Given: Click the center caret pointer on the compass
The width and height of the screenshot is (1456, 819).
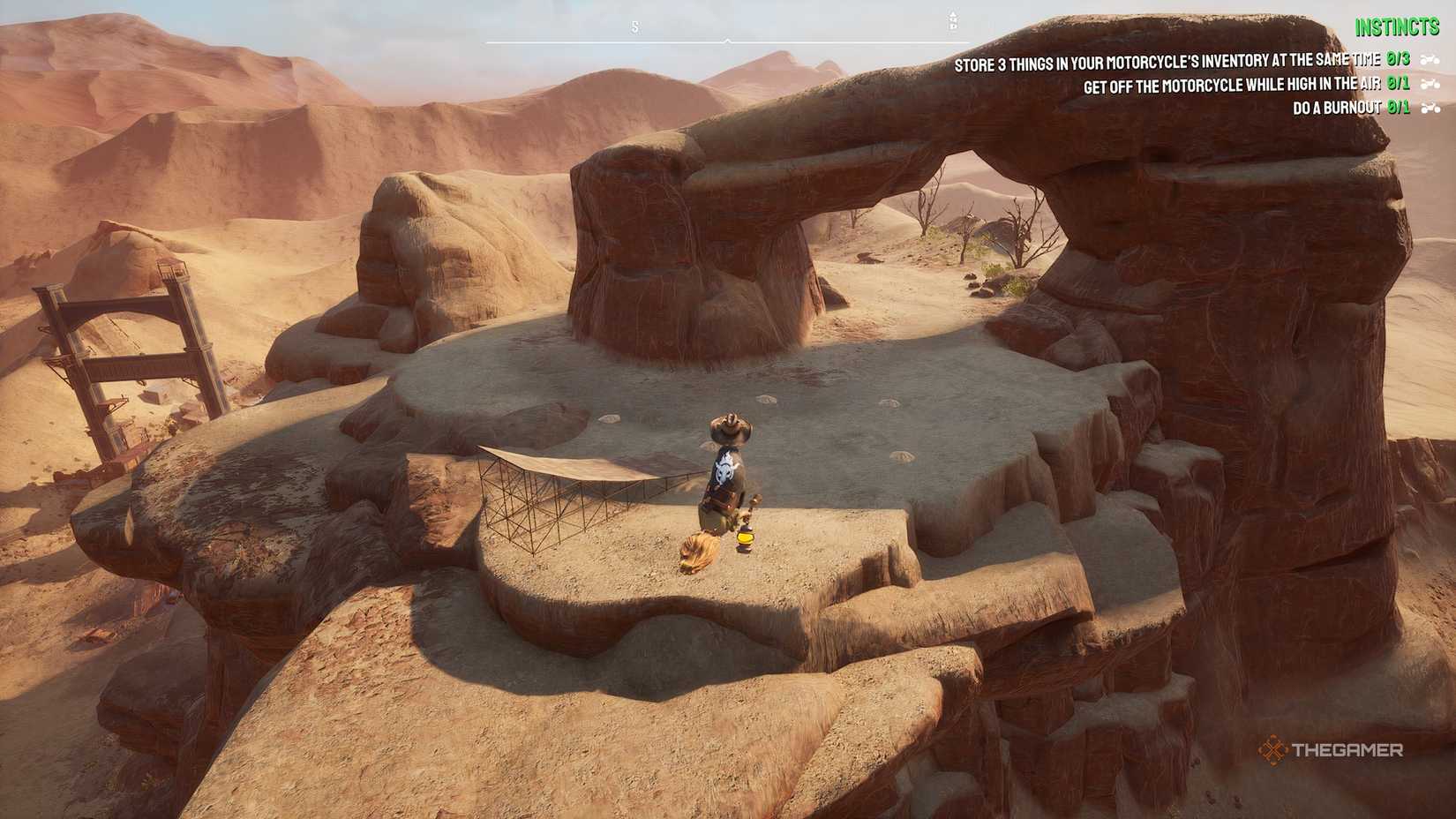Looking at the screenshot, I should coord(727,41).
